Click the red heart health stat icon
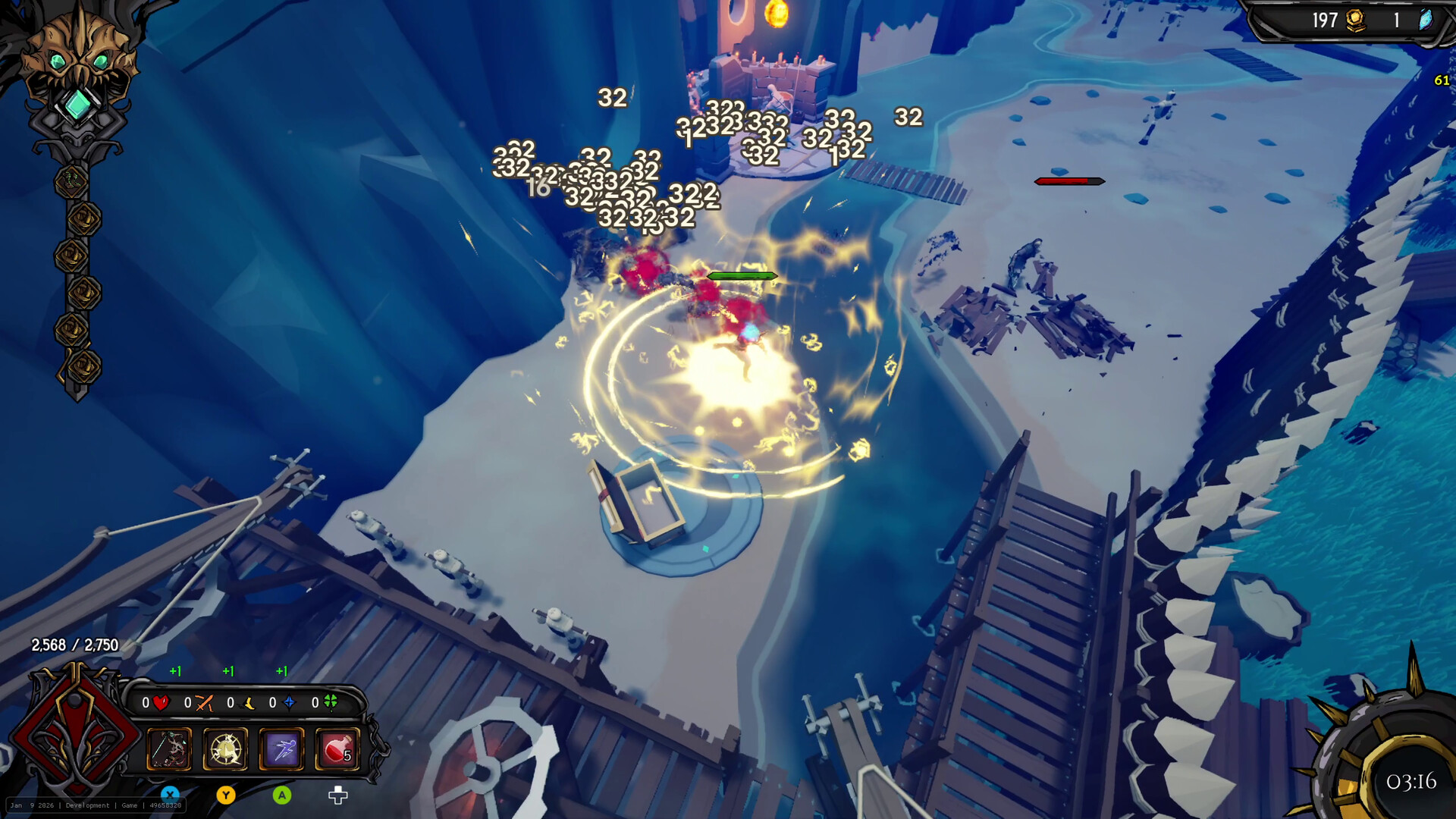 click(161, 702)
